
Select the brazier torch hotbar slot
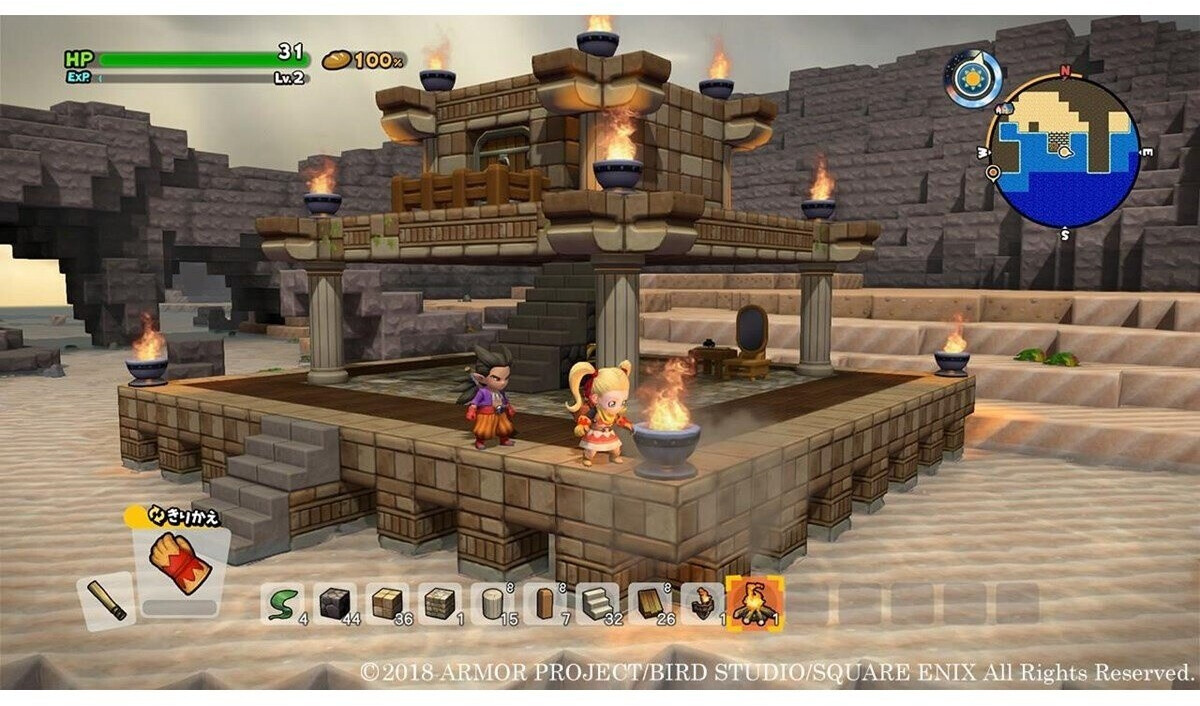coord(703,603)
